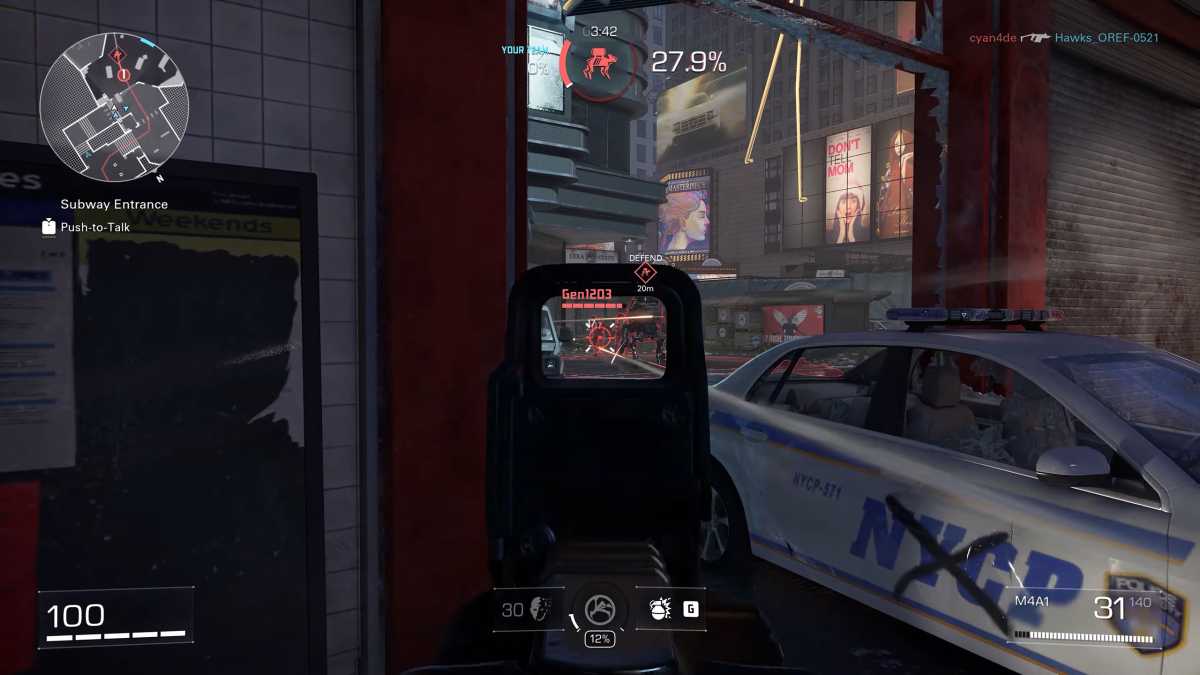Click the M4A1 weapon label
This screenshot has width=1200, height=675.
click(x=1030, y=601)
